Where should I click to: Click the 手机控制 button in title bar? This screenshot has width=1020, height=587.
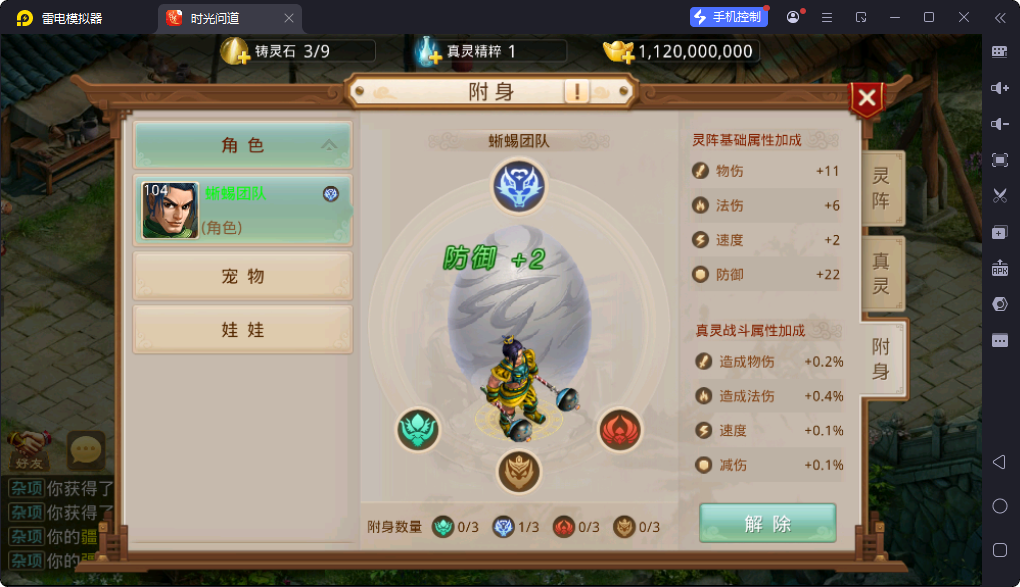tap(728, 17)
